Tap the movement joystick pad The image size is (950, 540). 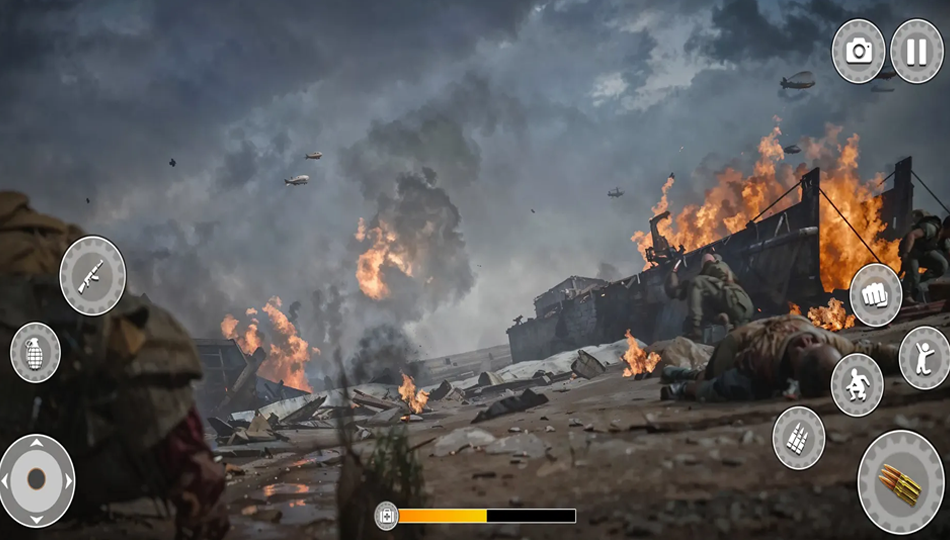36,480
